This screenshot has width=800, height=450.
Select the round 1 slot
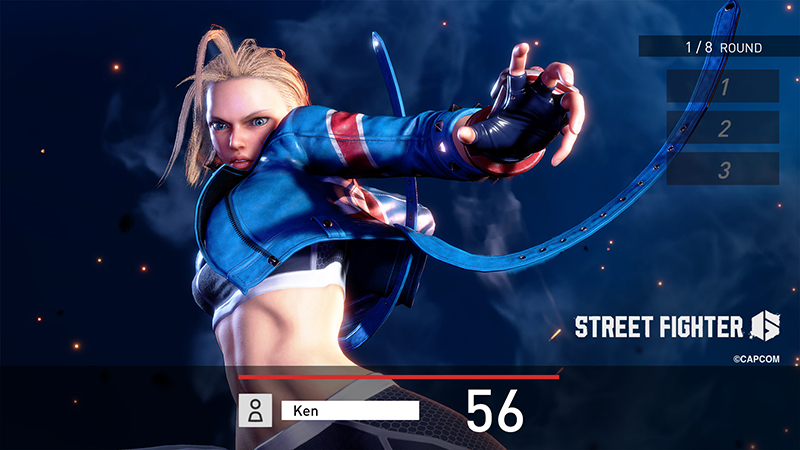pos(723,86)
